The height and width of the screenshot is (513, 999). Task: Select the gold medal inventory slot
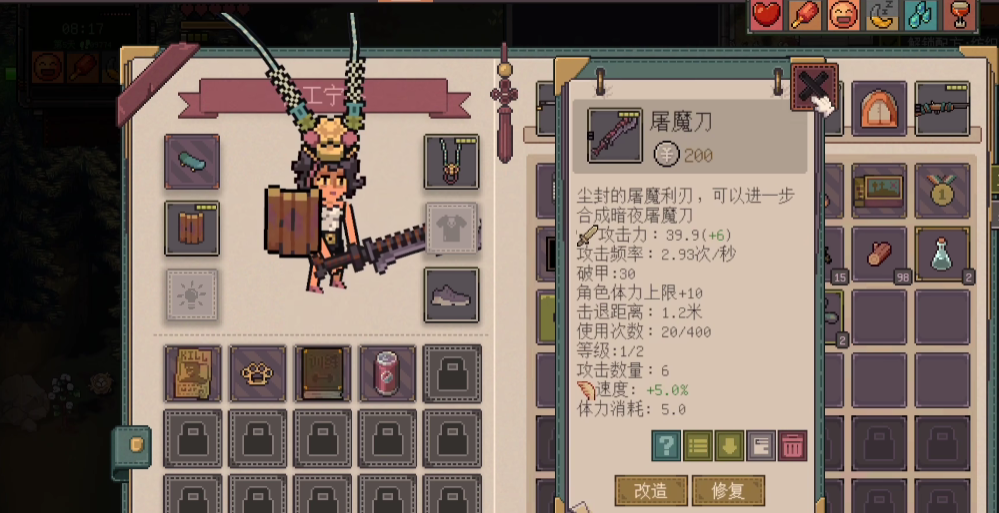click(942, 190)
